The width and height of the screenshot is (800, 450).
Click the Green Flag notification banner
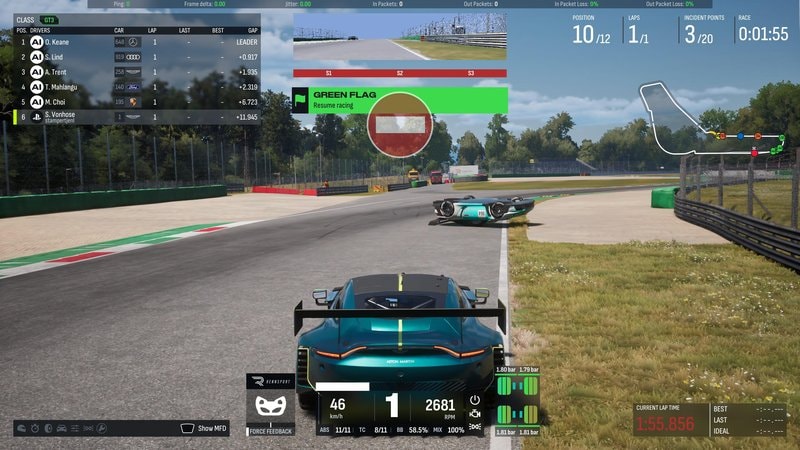400,100
